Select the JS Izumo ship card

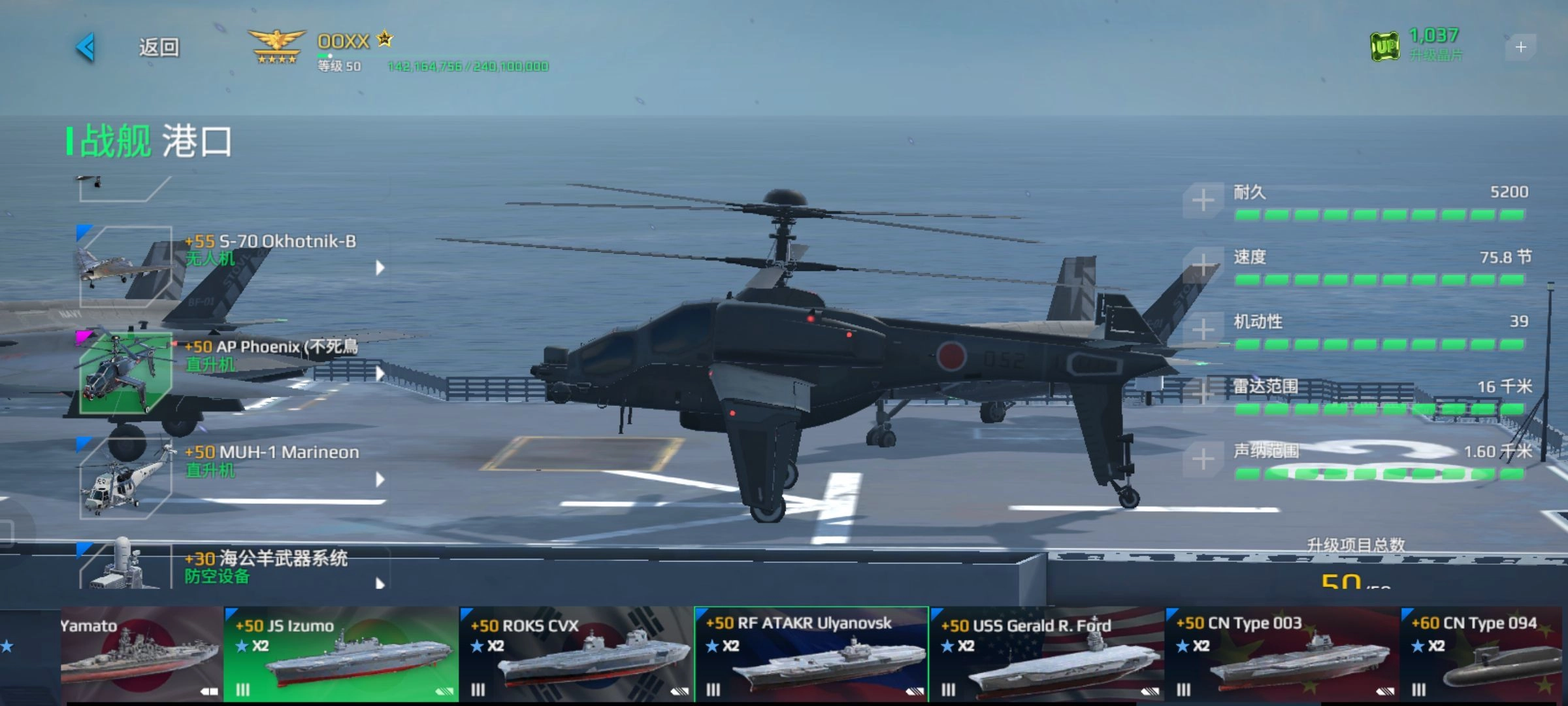click(x=341, y=654)
